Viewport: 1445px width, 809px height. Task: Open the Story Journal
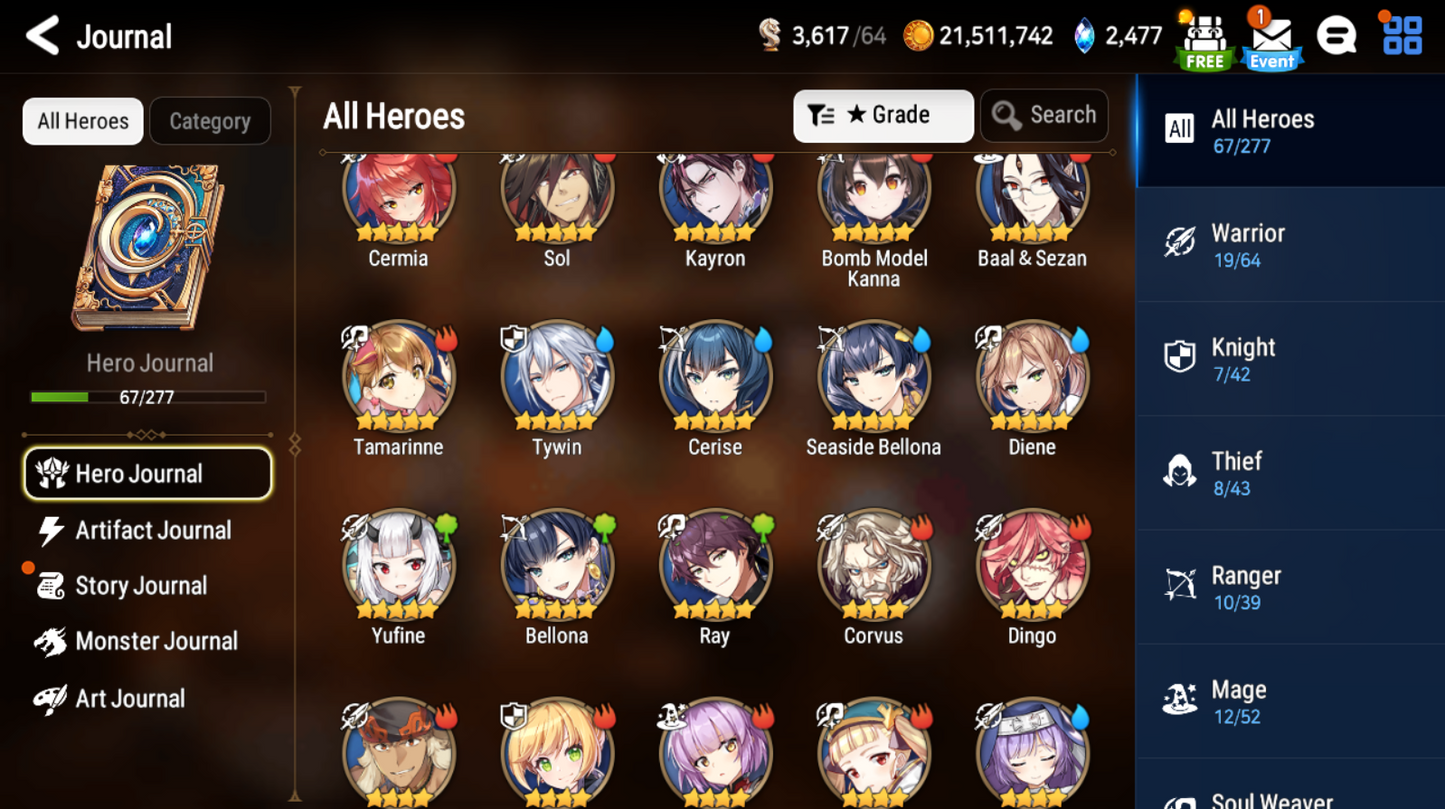pos(142,585)
